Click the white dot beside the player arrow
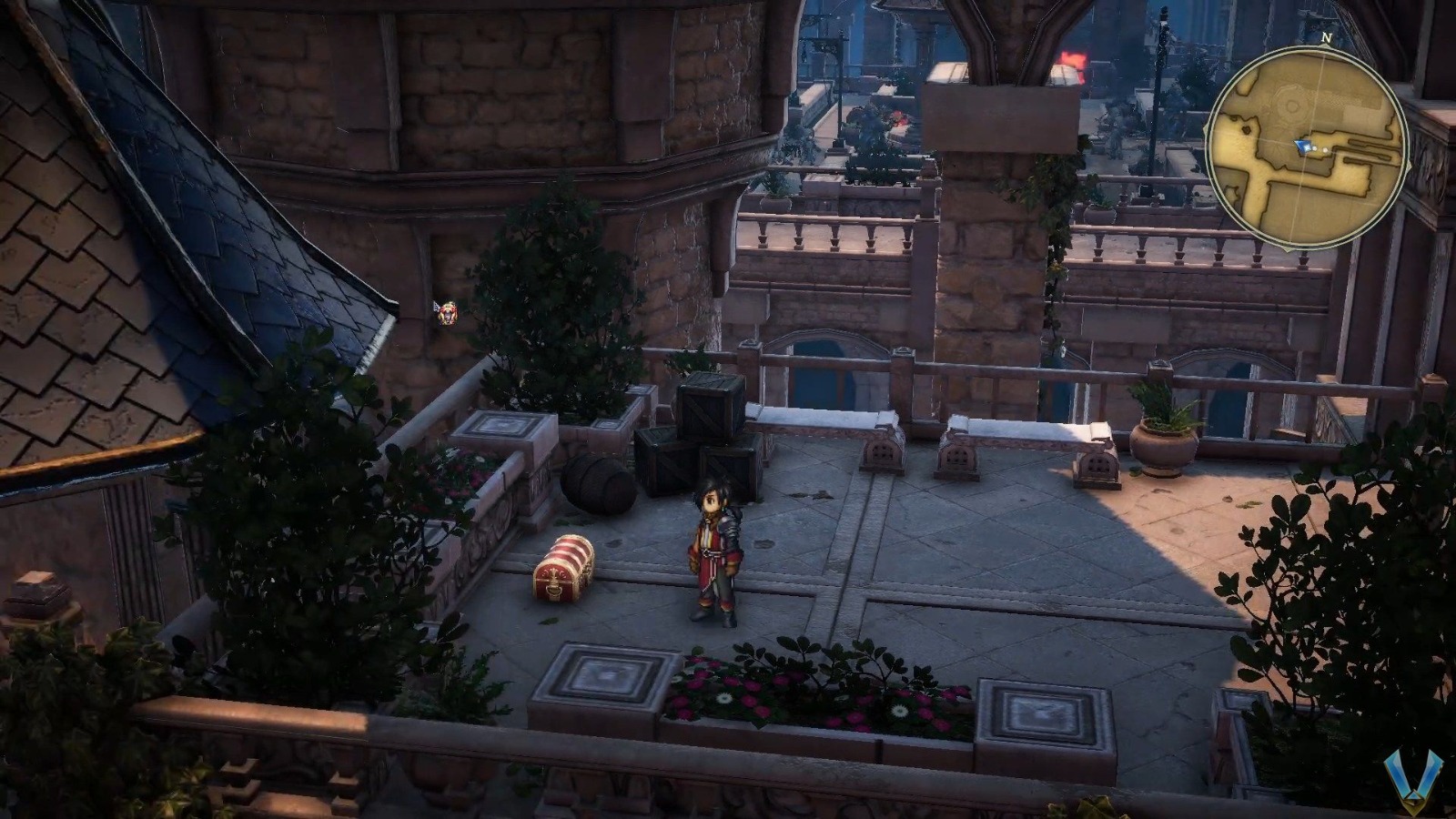This screenshot has width=1456, height=819. pos(1315,148)
